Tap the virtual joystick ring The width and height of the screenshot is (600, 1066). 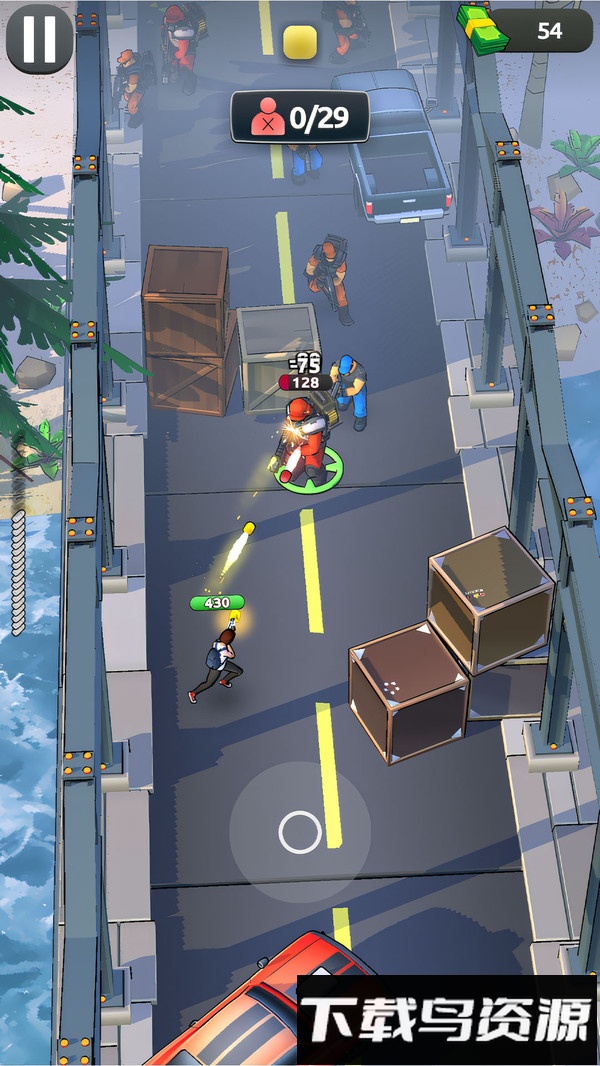(299, 832)
